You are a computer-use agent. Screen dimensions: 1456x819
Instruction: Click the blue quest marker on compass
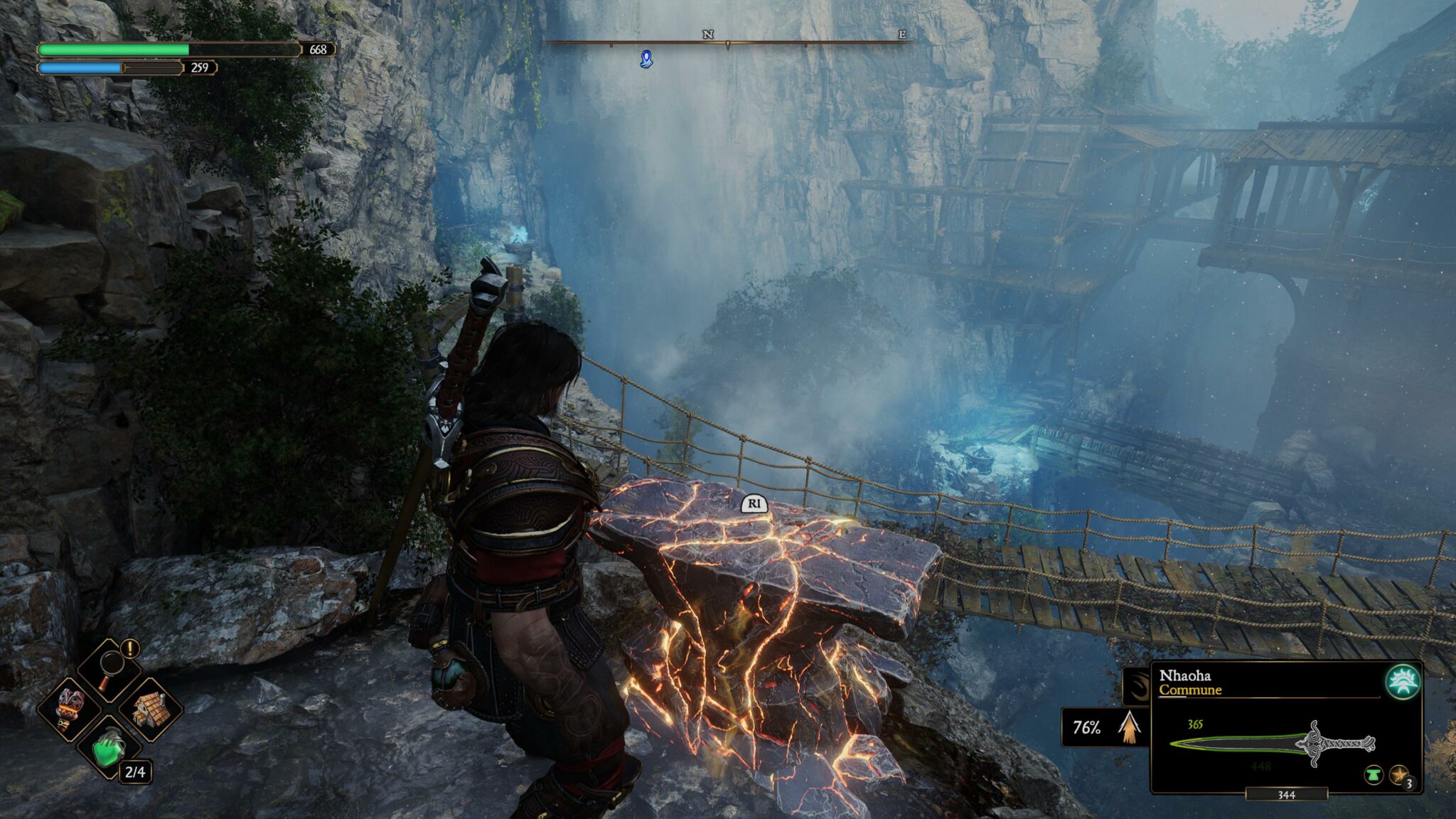point(646,59)
